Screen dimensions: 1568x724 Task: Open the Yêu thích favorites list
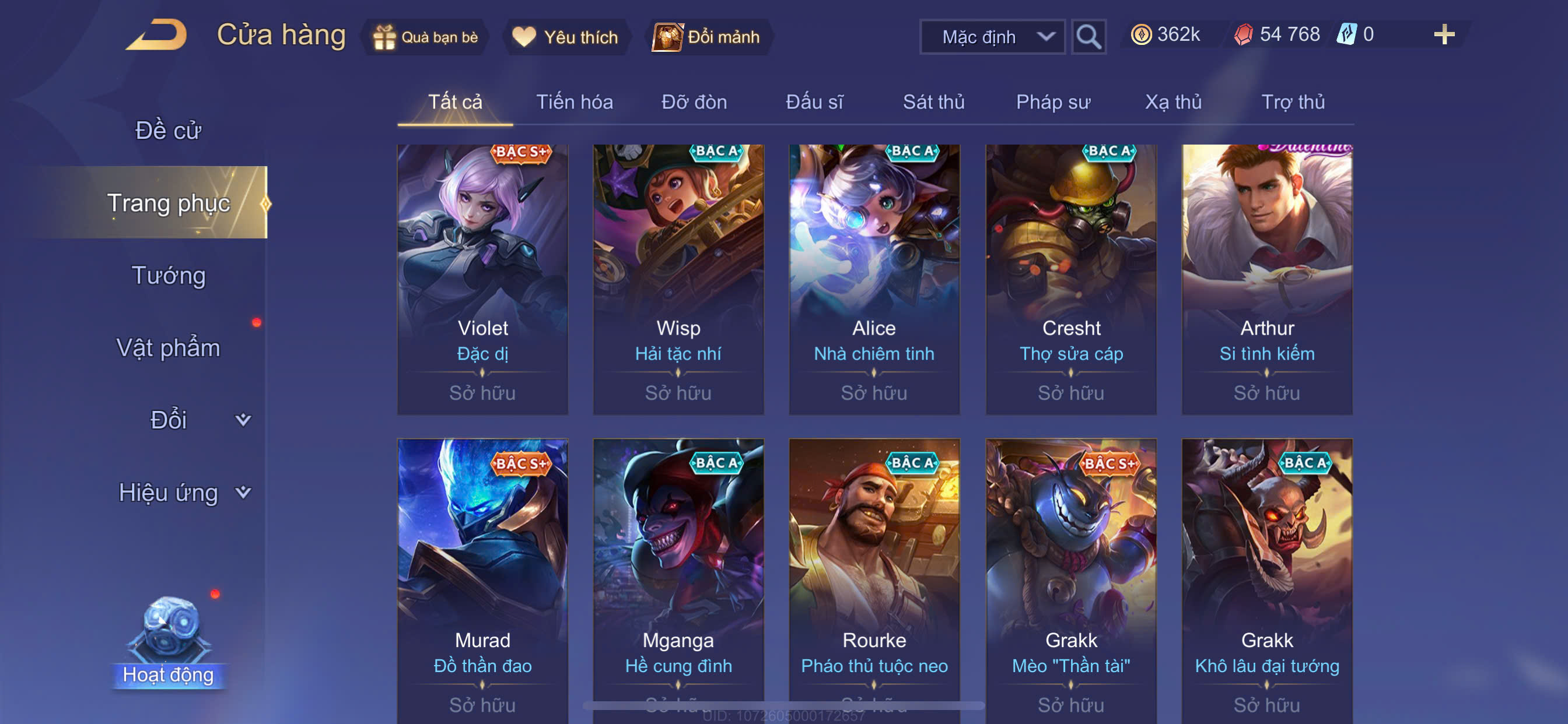(565, 37)
